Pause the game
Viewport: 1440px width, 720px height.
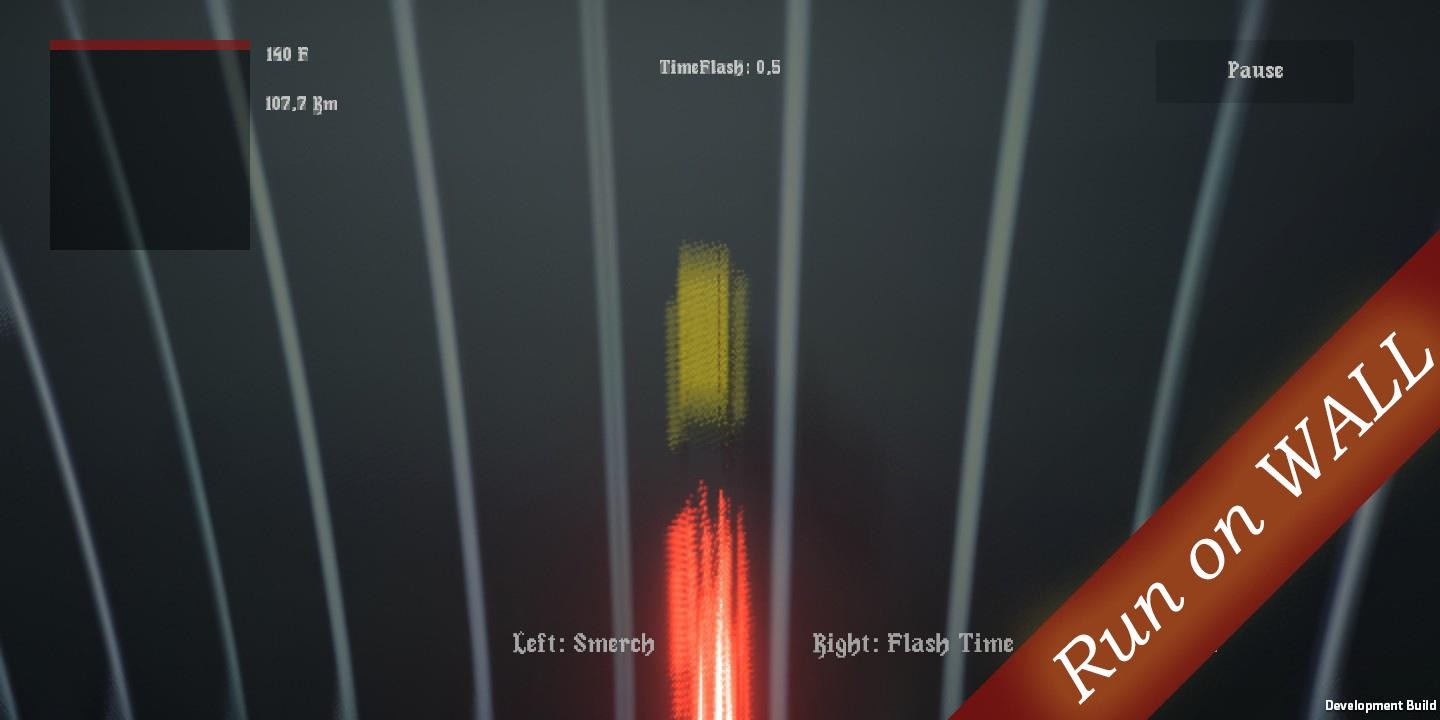pos(1254,70)
